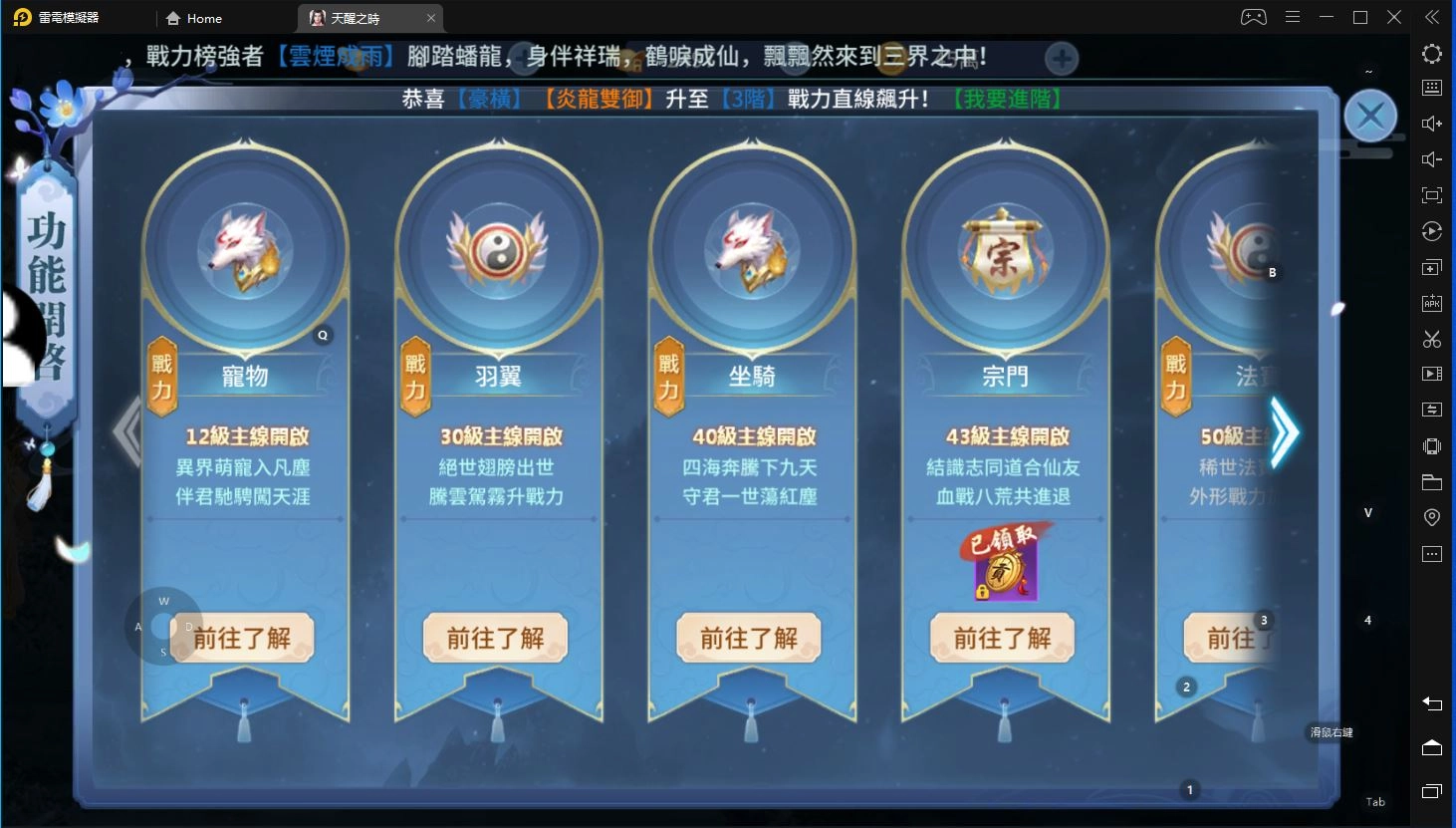Screen dimensions: 1456x828
Task: Open the LDPlayer settings gear
Action: point(1431,54)
